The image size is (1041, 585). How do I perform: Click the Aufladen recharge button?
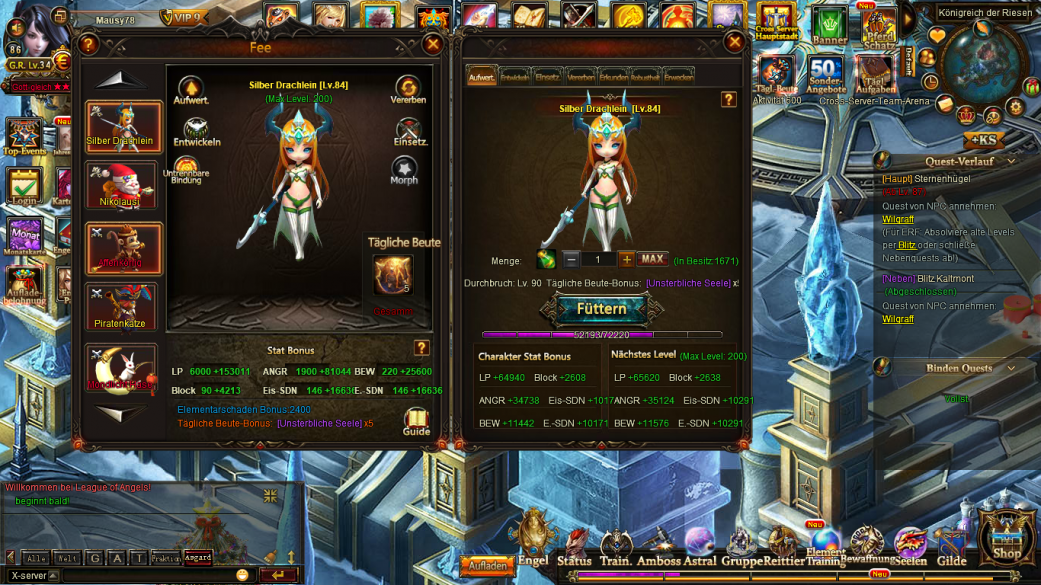(x=488, y=566)
